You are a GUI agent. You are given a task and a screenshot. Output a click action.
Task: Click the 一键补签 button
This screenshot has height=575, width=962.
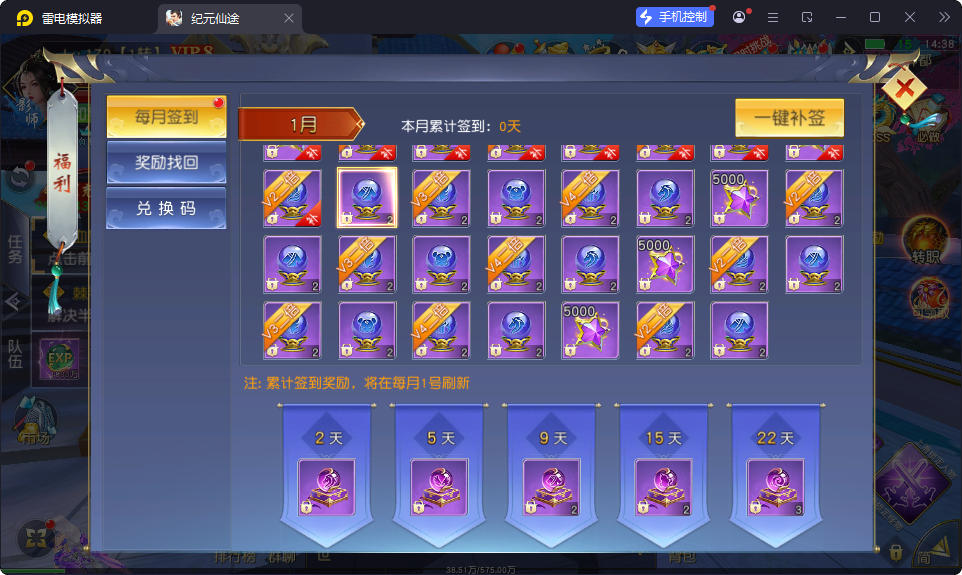[789, 118]
